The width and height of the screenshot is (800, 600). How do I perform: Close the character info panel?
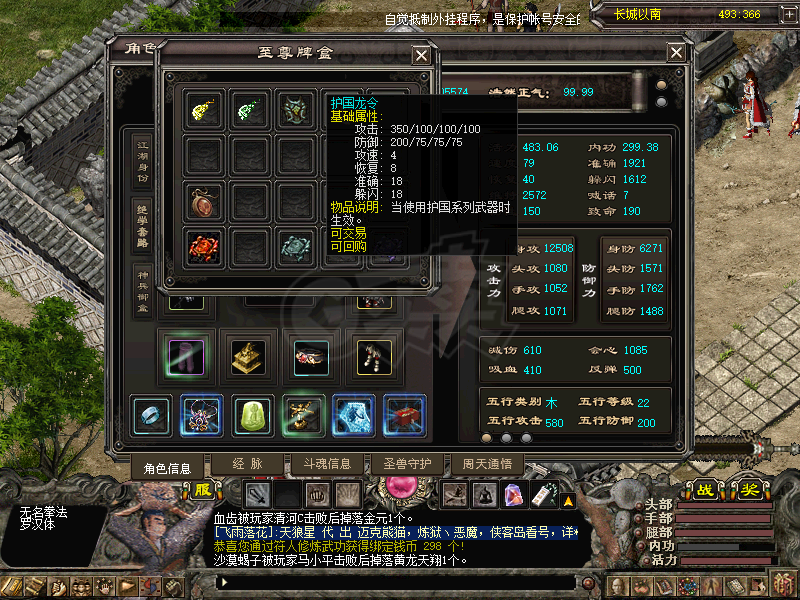click(677, 52)
